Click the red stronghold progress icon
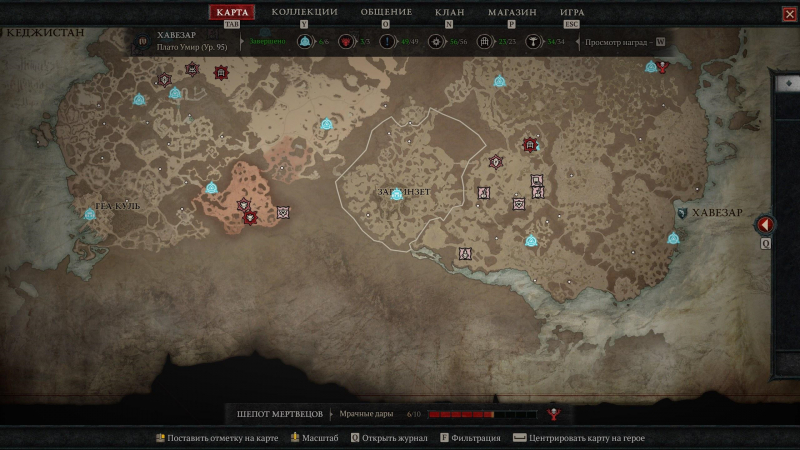800x450 pixels. (x=346, y=42)
